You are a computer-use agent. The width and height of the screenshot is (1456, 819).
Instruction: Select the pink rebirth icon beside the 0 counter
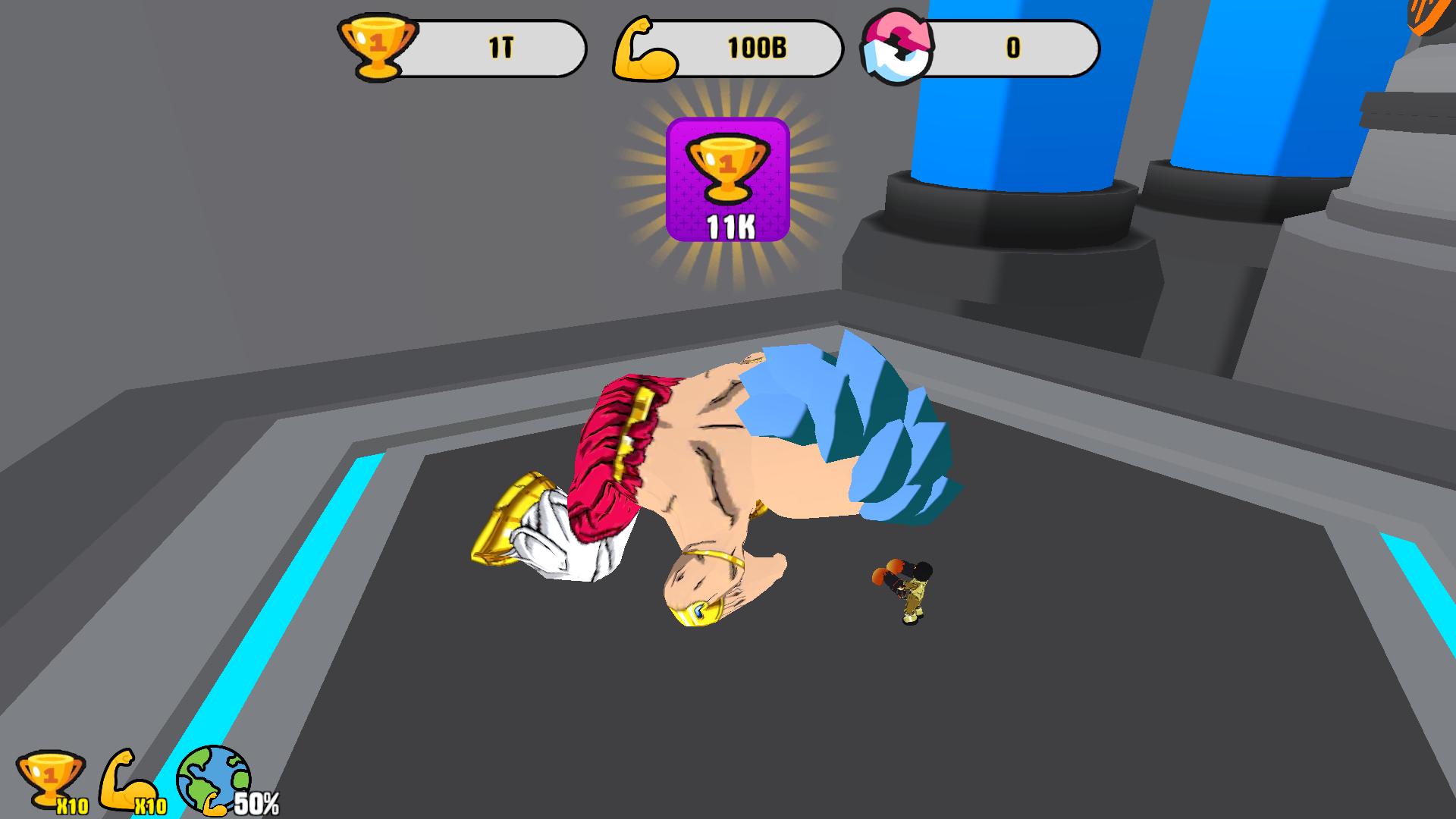pos(896,47)
